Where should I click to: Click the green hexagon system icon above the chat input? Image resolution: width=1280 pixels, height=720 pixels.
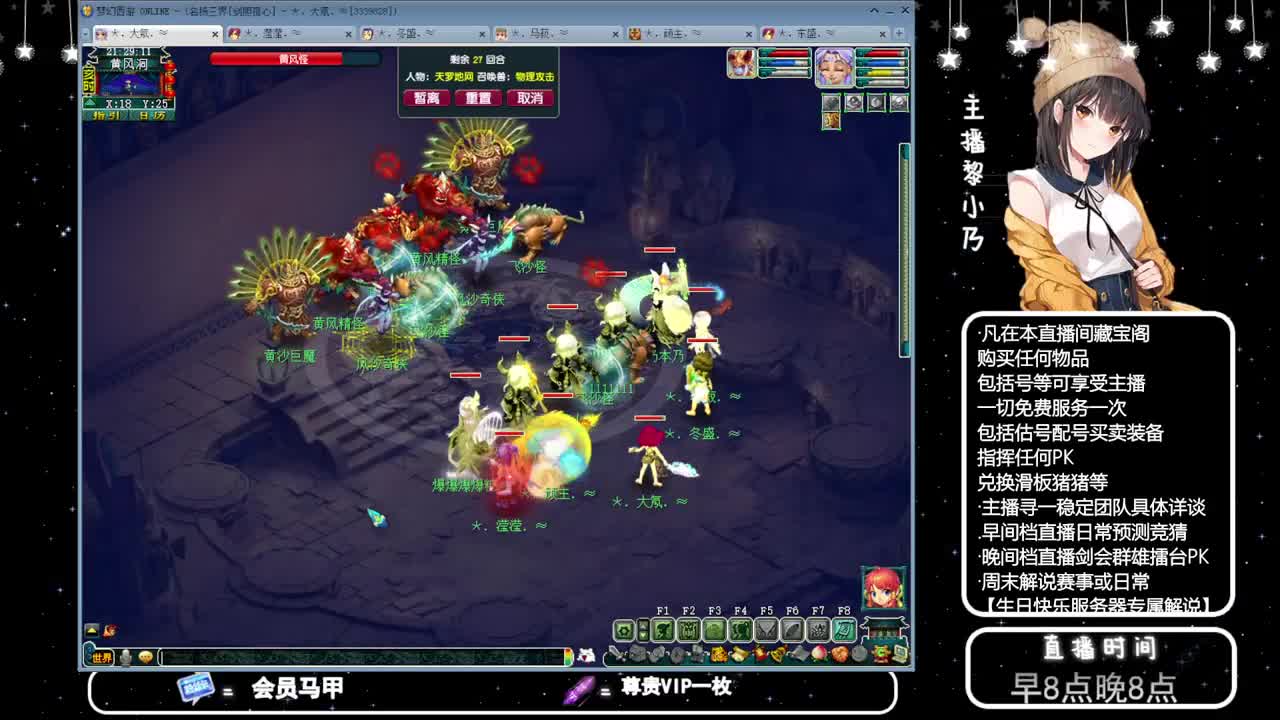(x=624, y=629)
